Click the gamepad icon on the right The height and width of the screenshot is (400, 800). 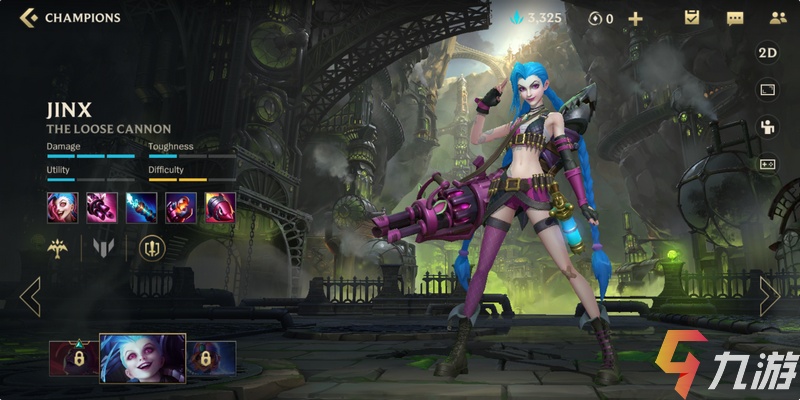[768, 164]
